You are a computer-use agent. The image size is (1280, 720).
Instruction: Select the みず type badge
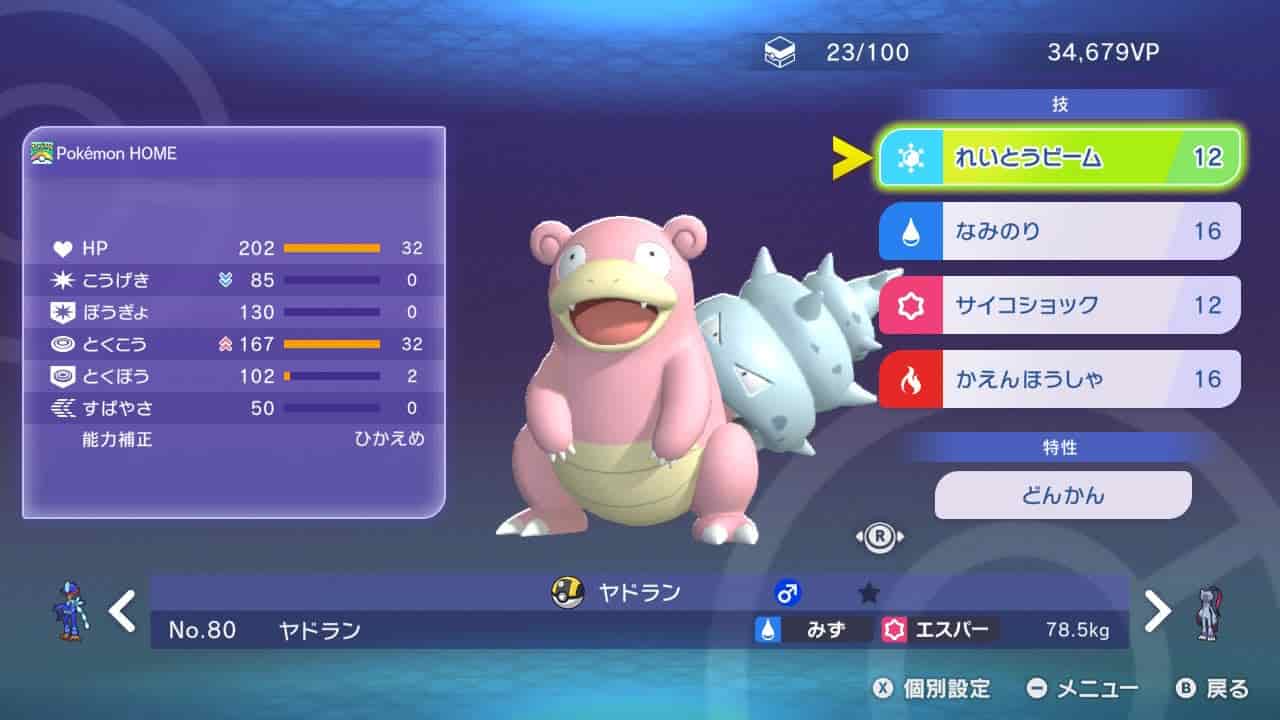812,629
